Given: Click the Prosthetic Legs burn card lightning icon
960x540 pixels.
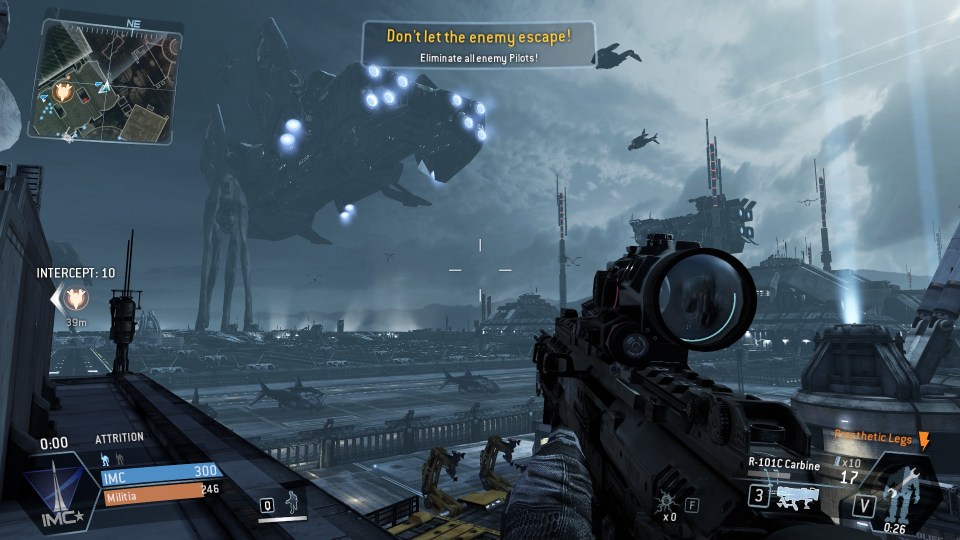Looking at the screenshot, I should [923, 439].
